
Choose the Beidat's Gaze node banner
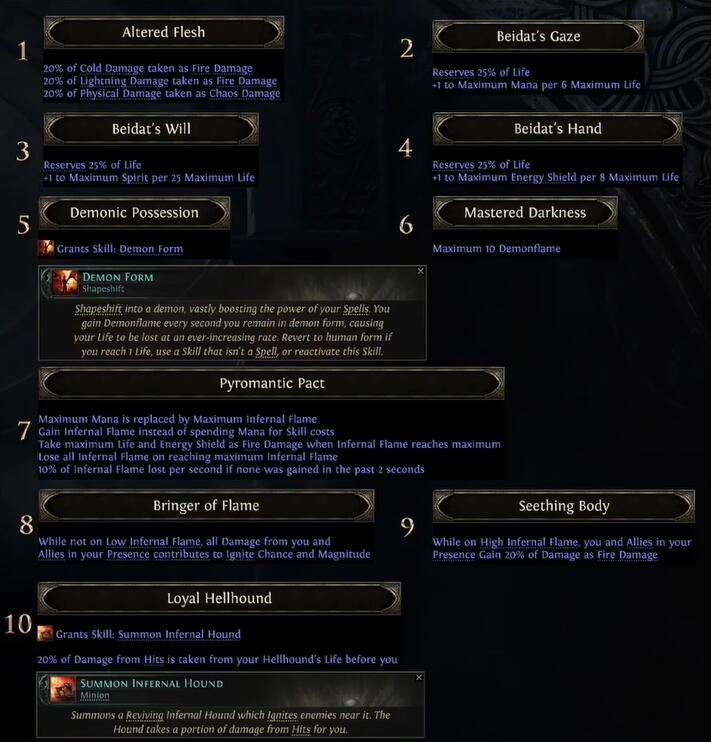[x=537, y=37]
